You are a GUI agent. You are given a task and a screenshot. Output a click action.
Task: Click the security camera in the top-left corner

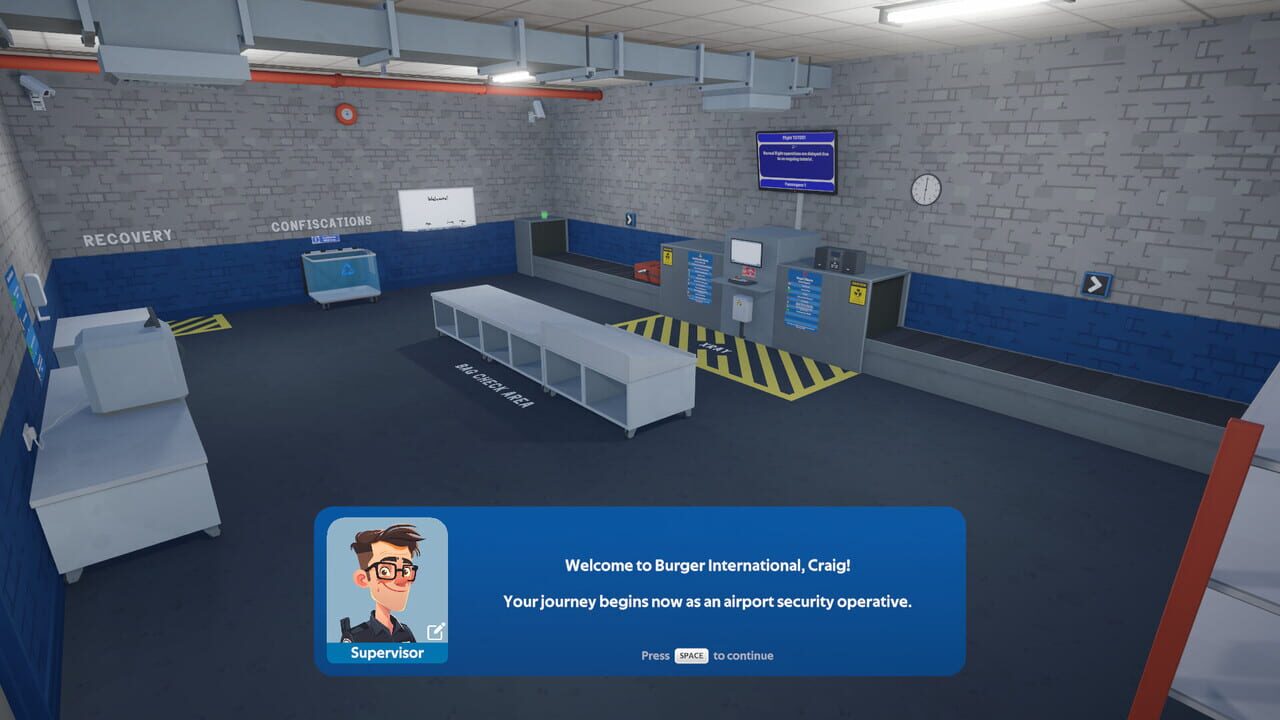coord(34,90)
